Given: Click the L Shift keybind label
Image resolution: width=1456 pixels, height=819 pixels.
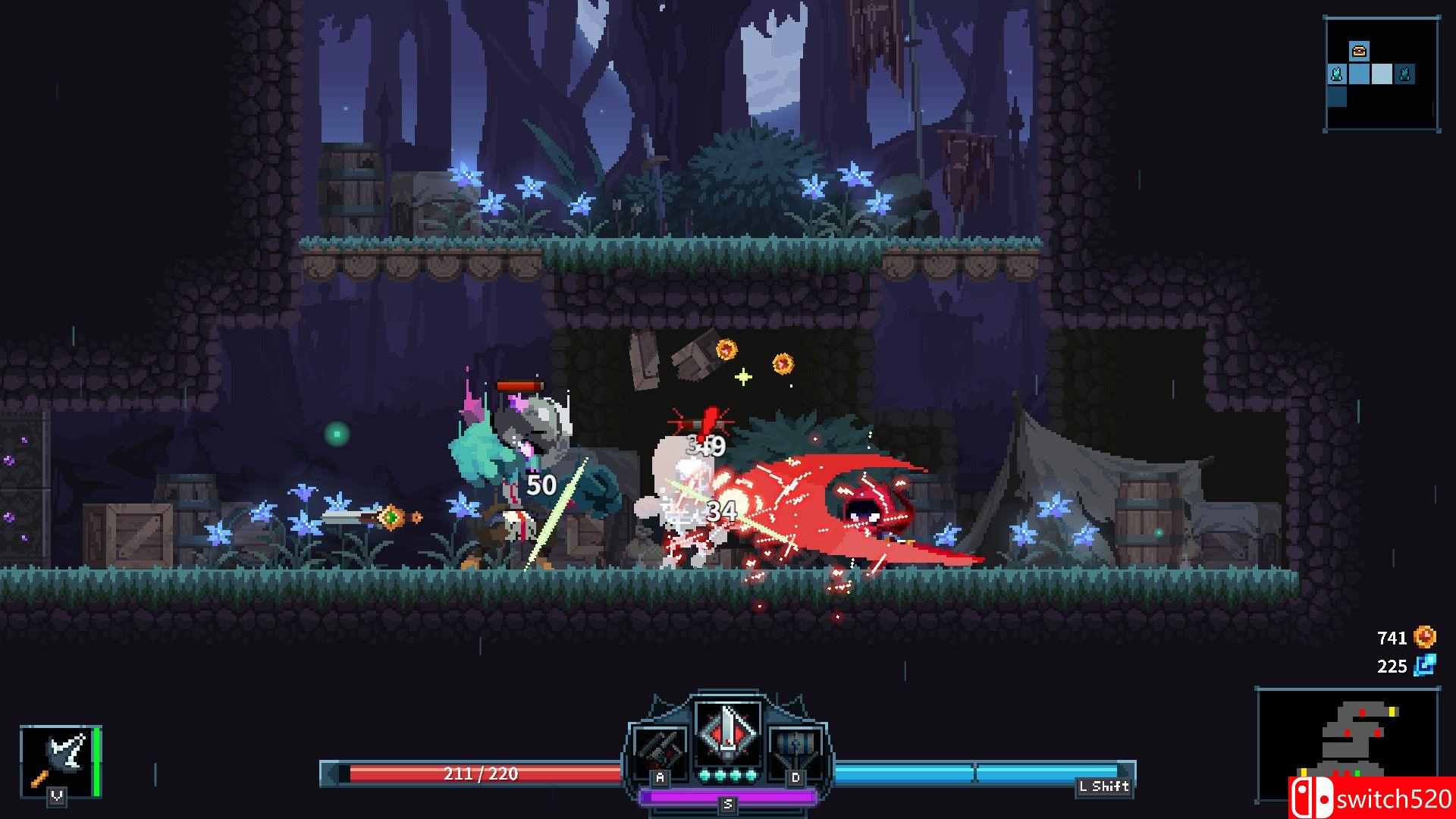Looking at the screenshot, I should pyautogui.click(x=1104, y=787).
